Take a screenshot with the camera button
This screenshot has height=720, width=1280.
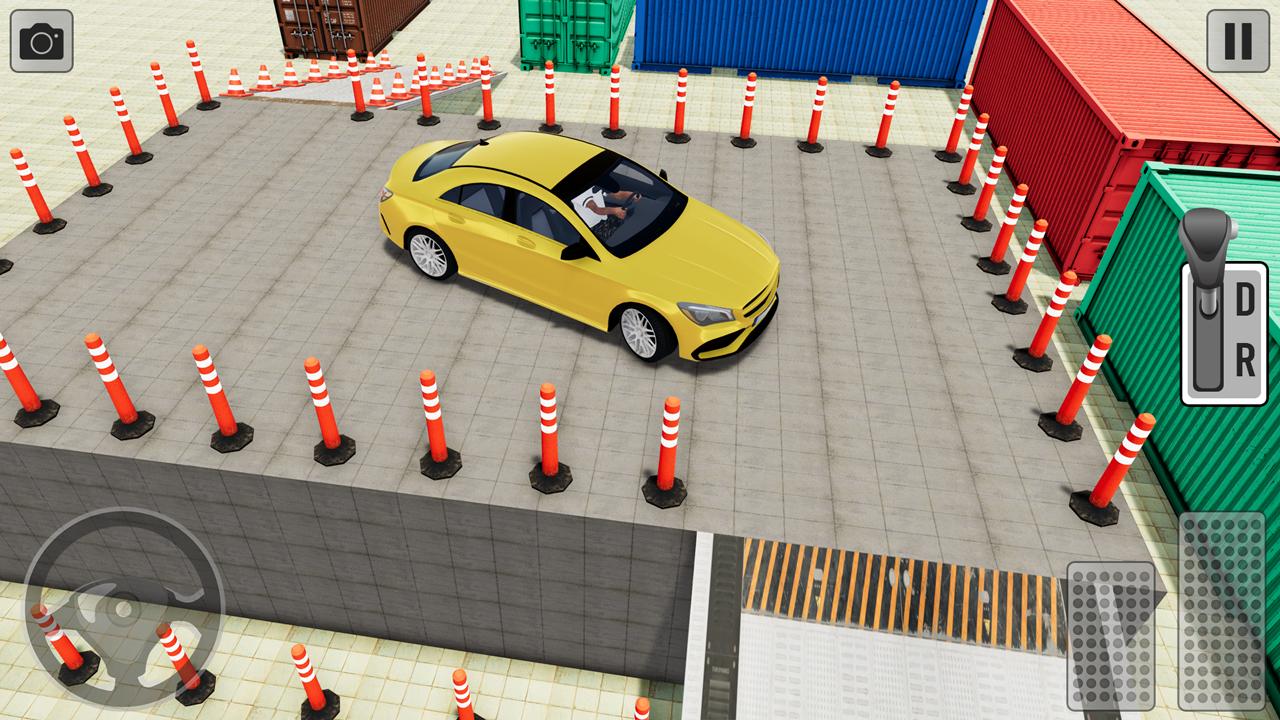[x=42, y=42]
